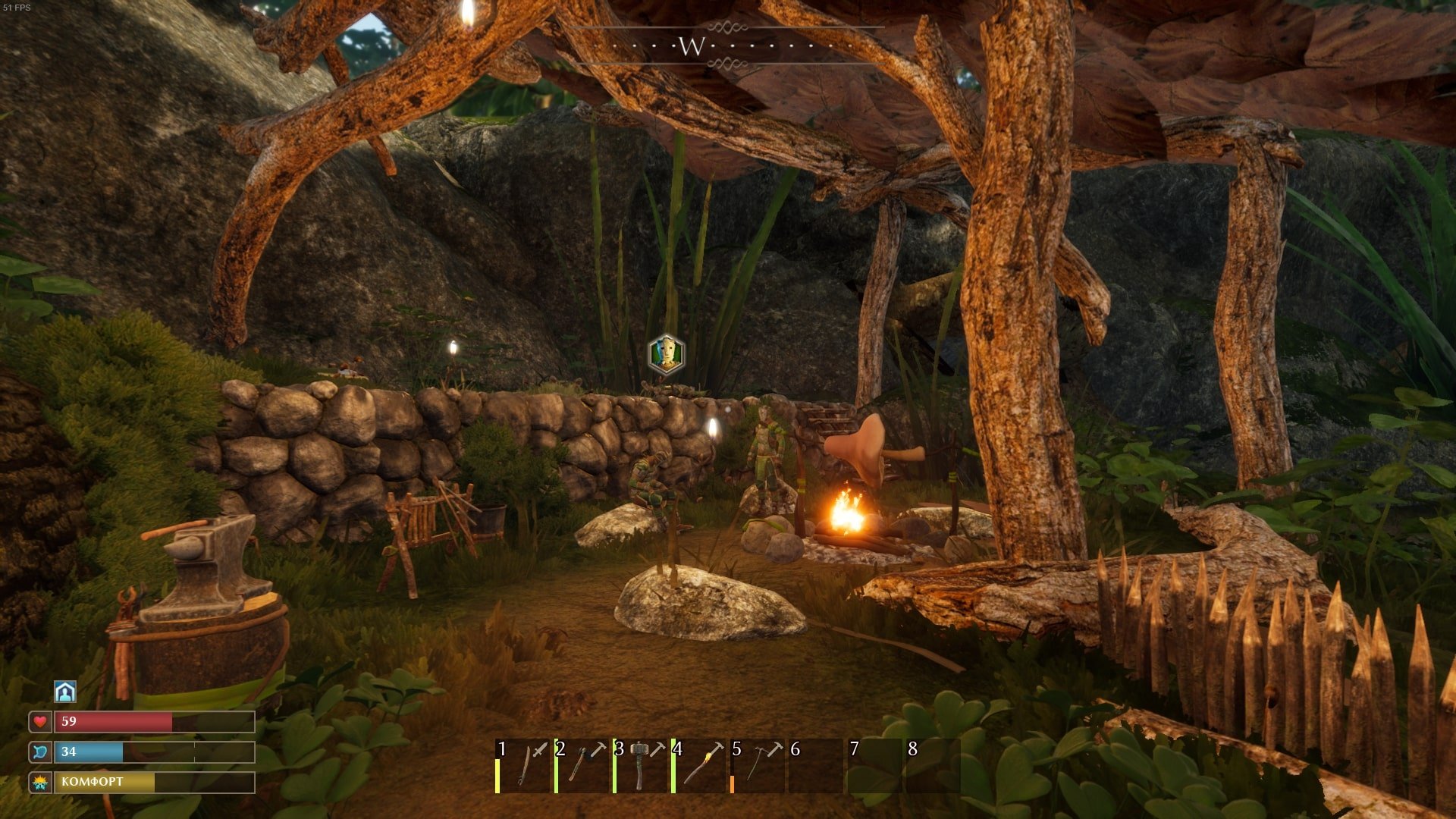The image size is (1456, 819).
Task: Click the shelter status icon above health
Action: [x=65, y=691]
